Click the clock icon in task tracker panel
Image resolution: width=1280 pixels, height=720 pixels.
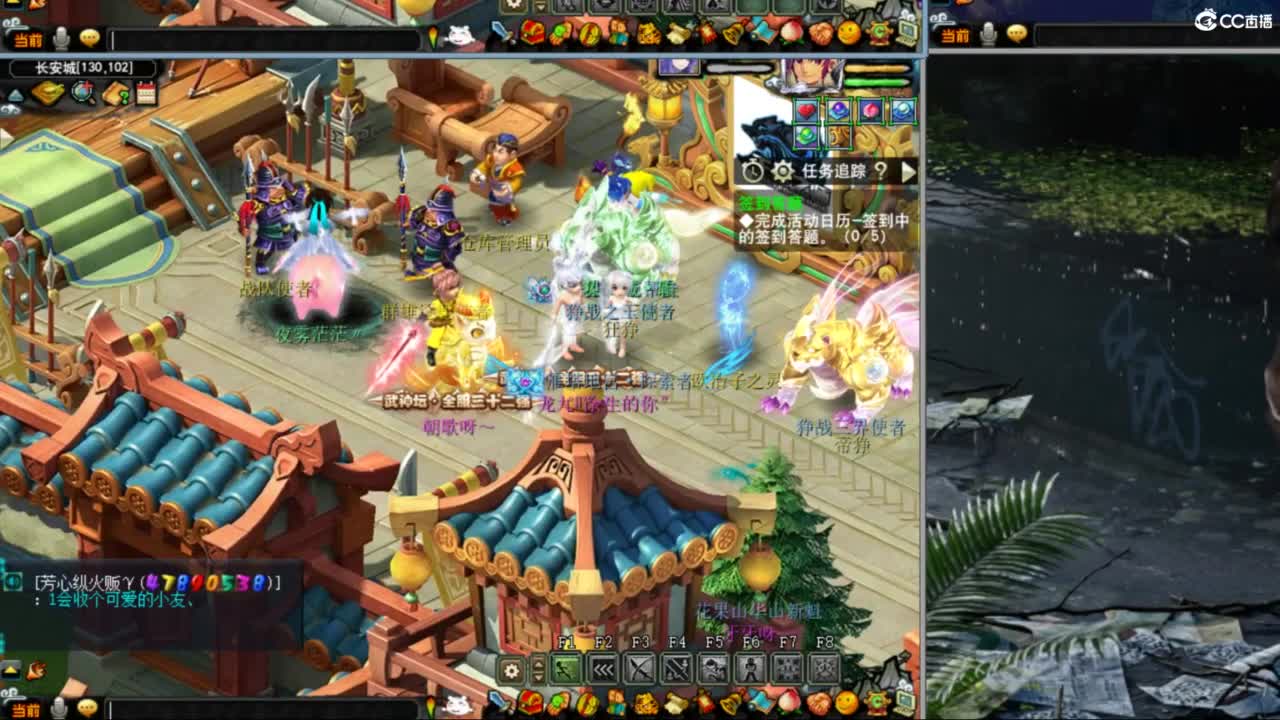(752, 172)
